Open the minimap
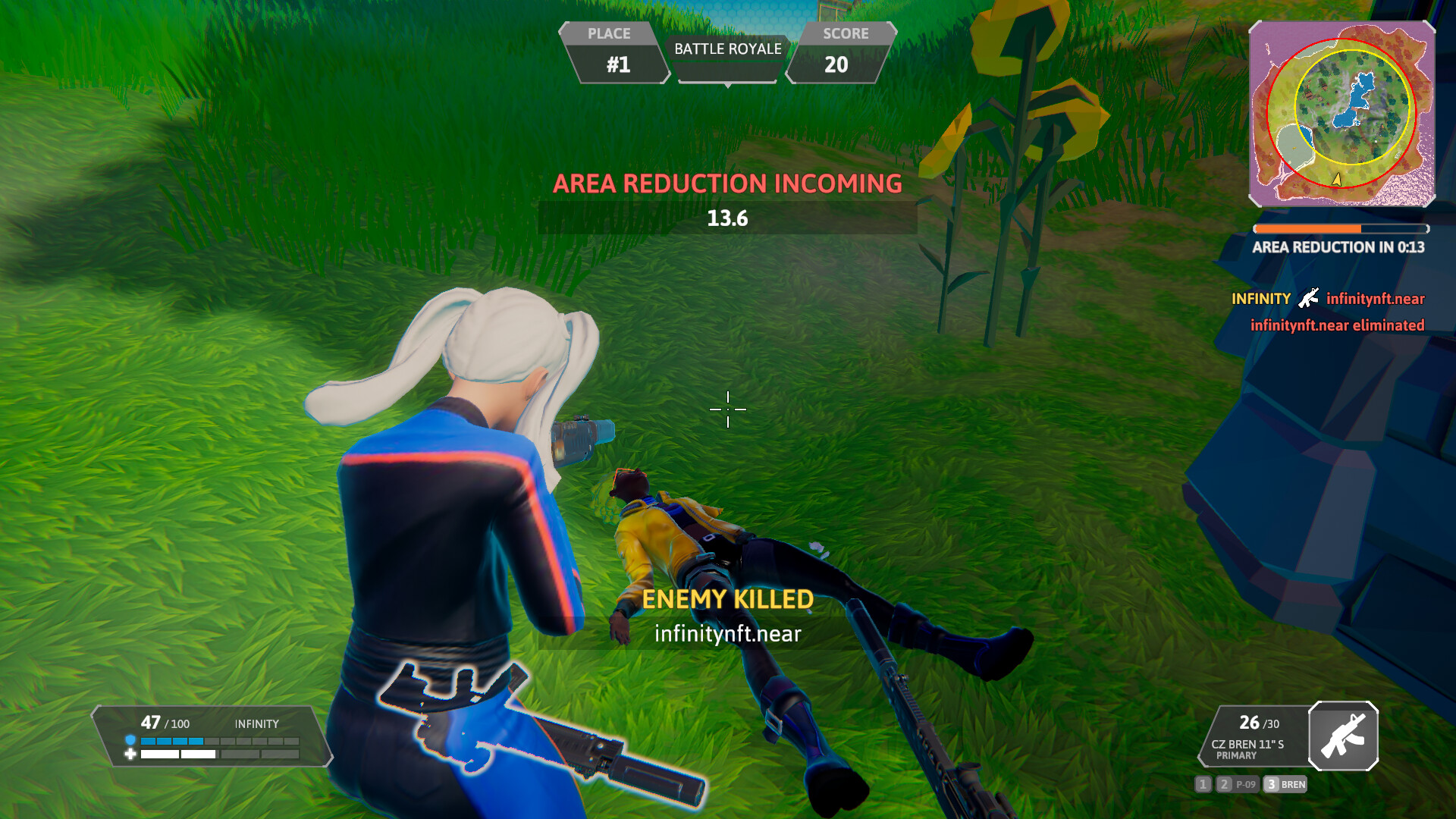The height and width of the screenshot is (819, 1456). click(1341, 114)
